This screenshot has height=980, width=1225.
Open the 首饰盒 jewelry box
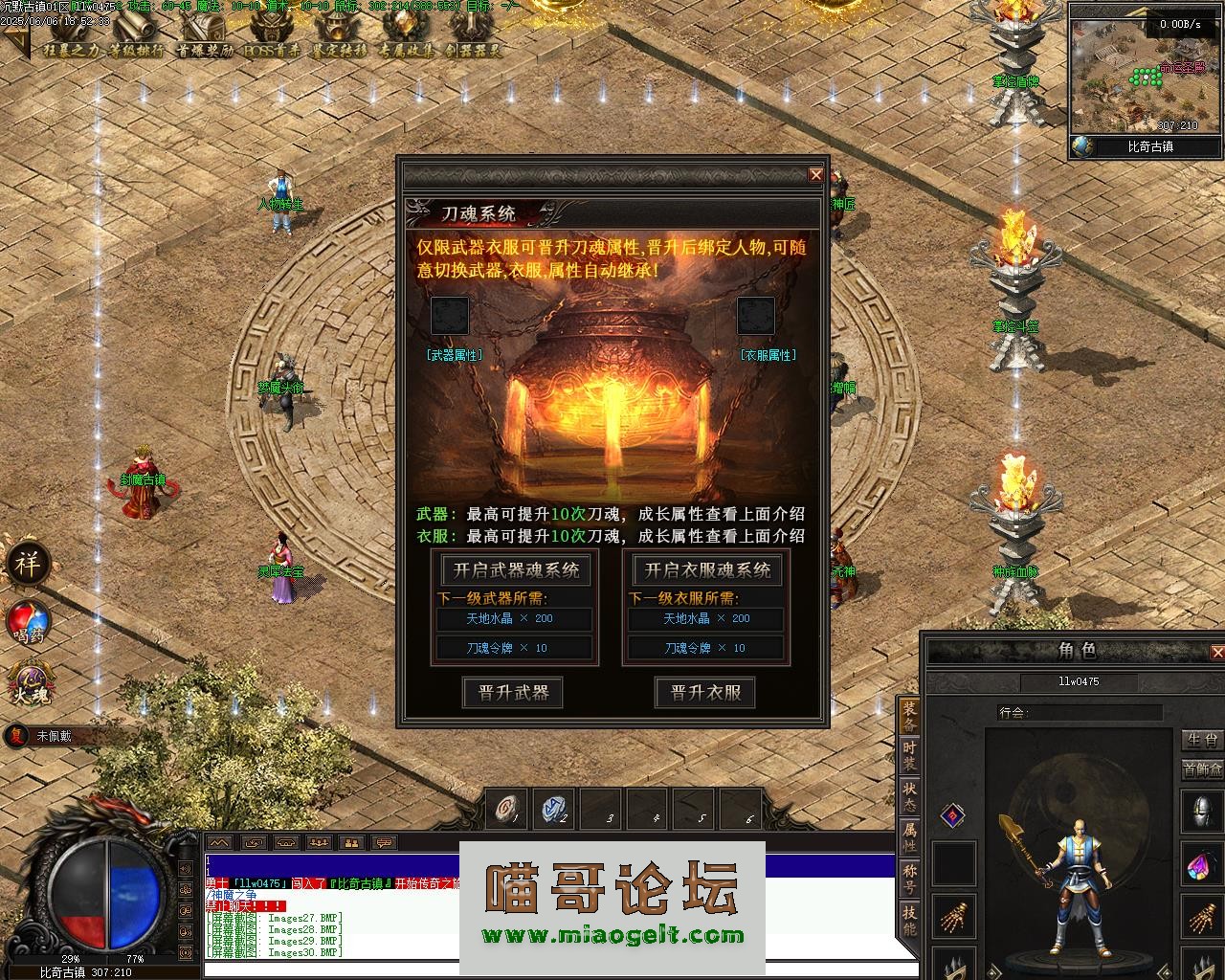coord(1202,768)
